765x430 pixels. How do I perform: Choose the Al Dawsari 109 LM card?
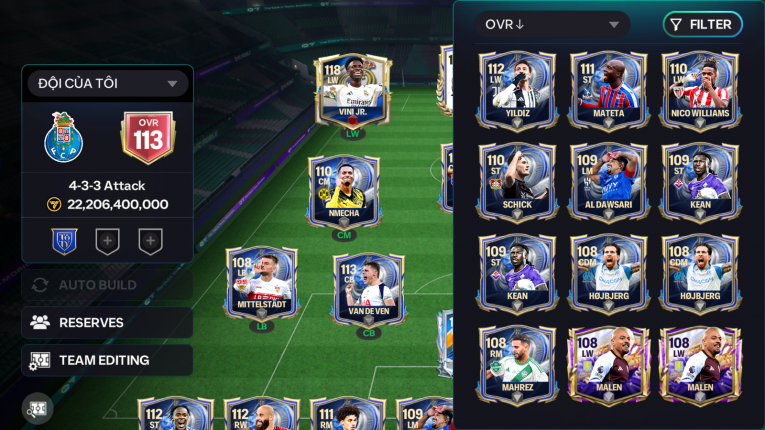(x=609, y=181)
